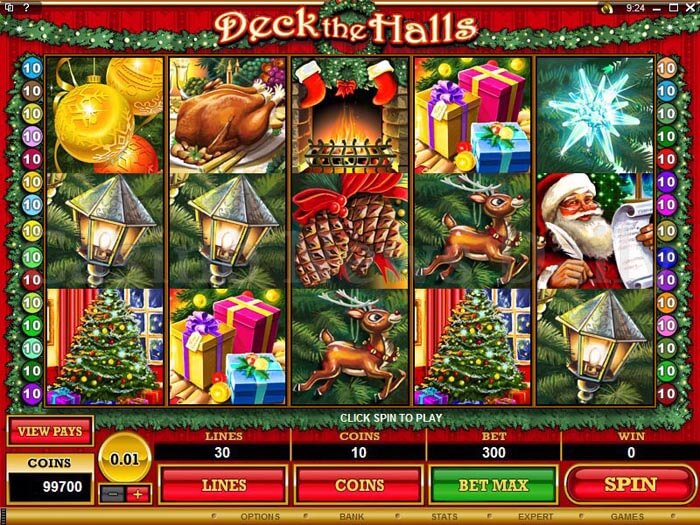Increase coin size with the plus button
The width and height of the screenshot is (700, 525).
pos(137,493)
